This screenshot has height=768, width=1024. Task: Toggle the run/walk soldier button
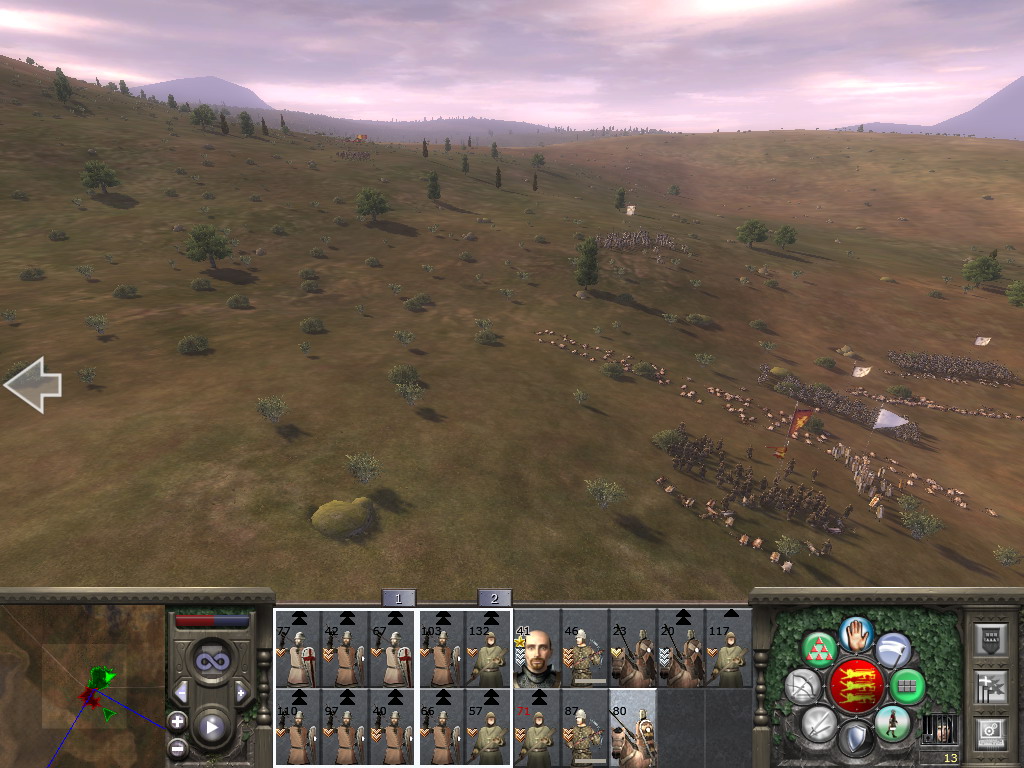[x=891, y=723]
